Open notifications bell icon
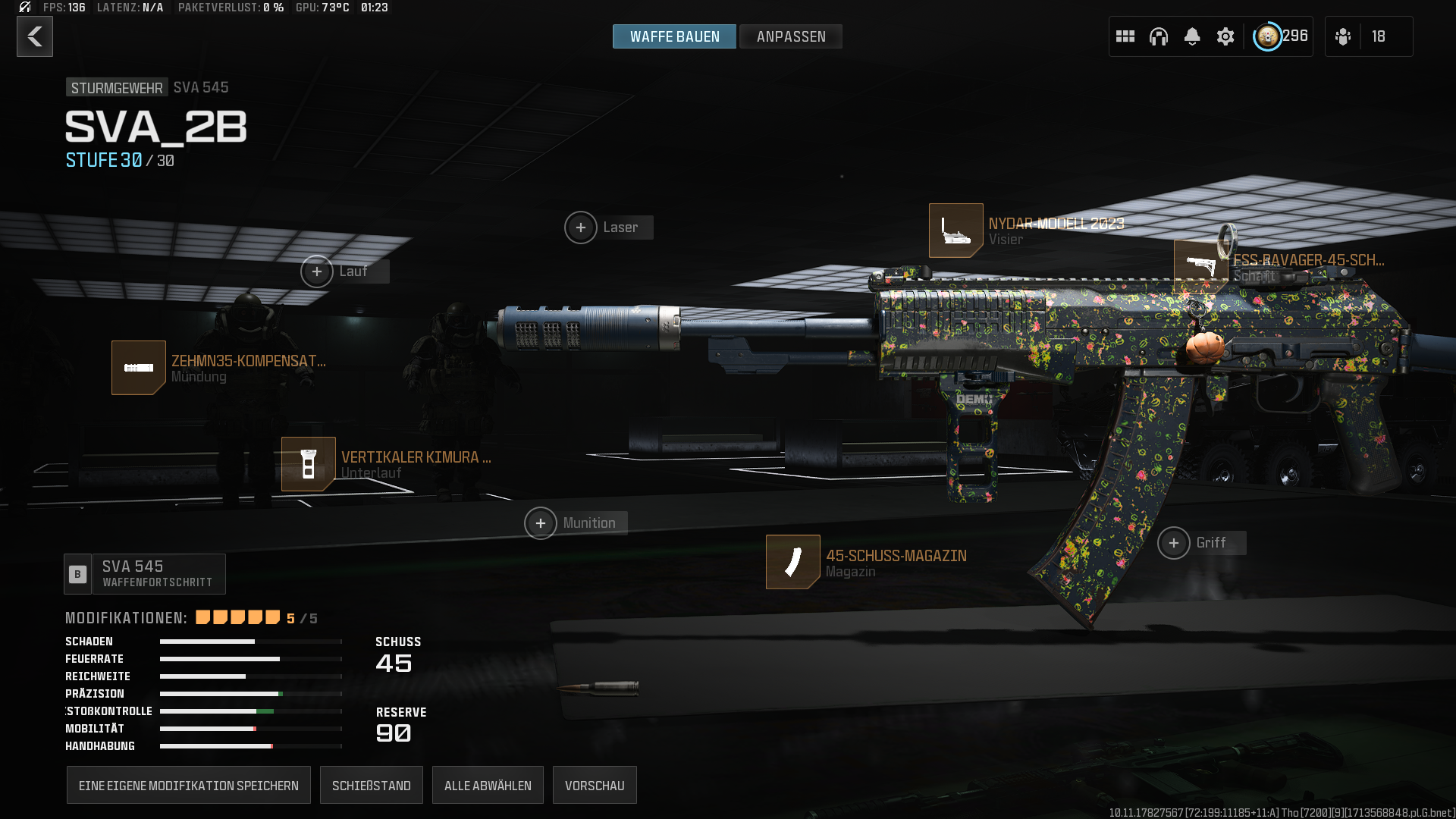This screenshot has width=1456, height=819. click(x=1192, y=36)
